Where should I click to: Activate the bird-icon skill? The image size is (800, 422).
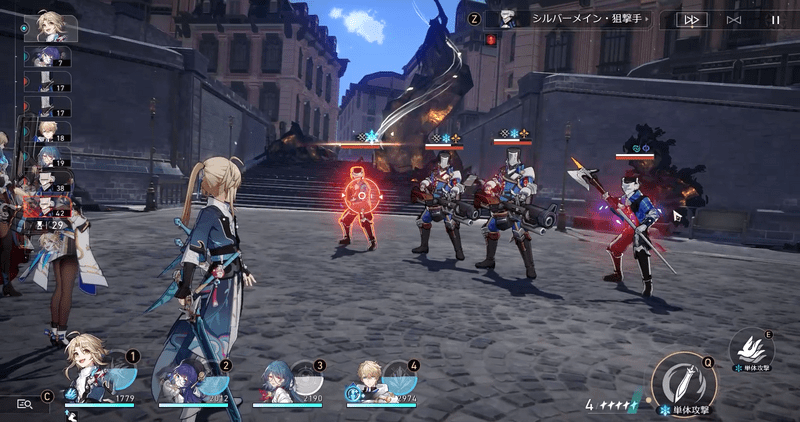click(751, 349)
